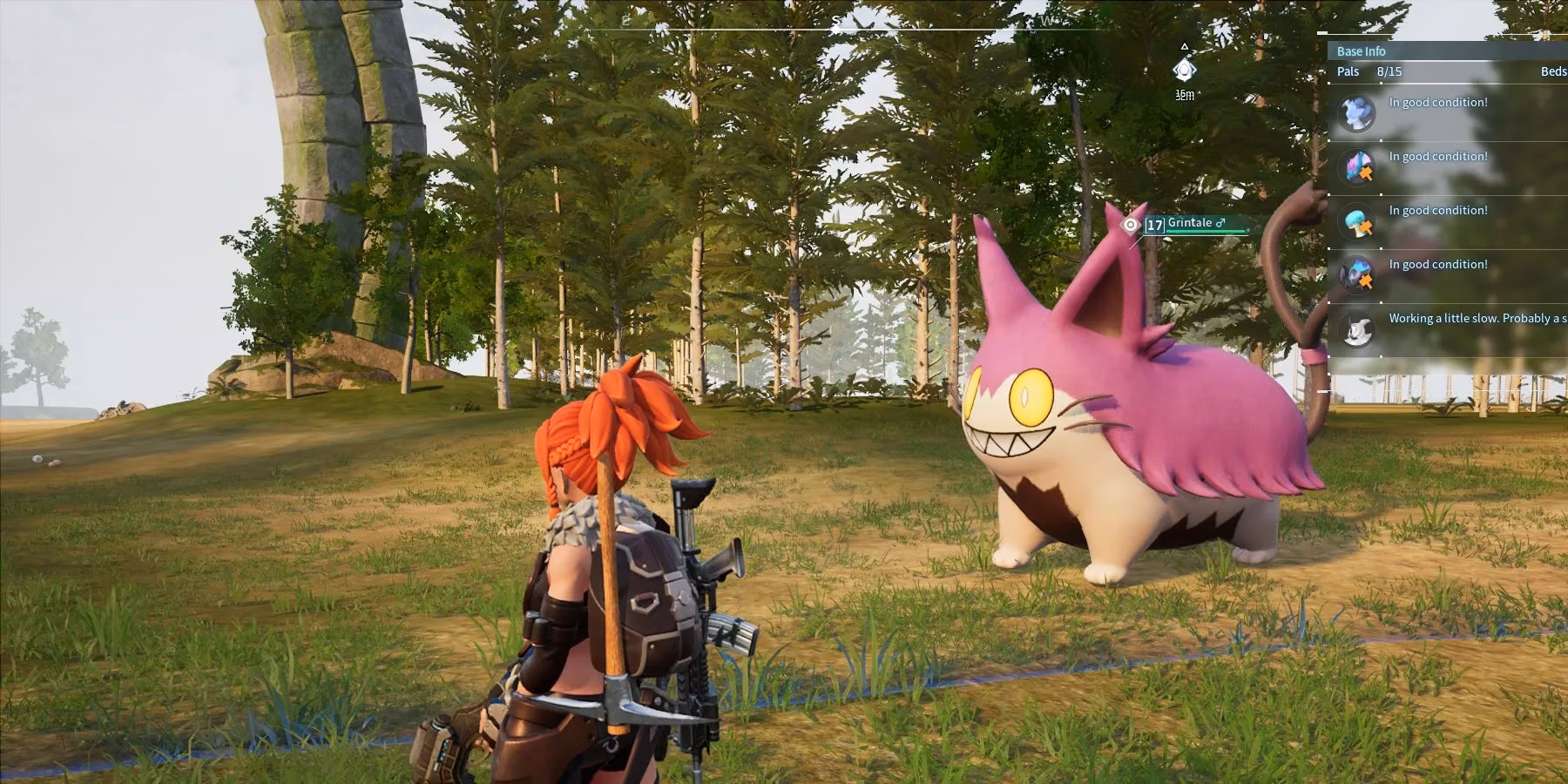The width and height of the screenshot is (1568, 784).
Task: Click the Base Info panel header
Action: pos(1361,51)
